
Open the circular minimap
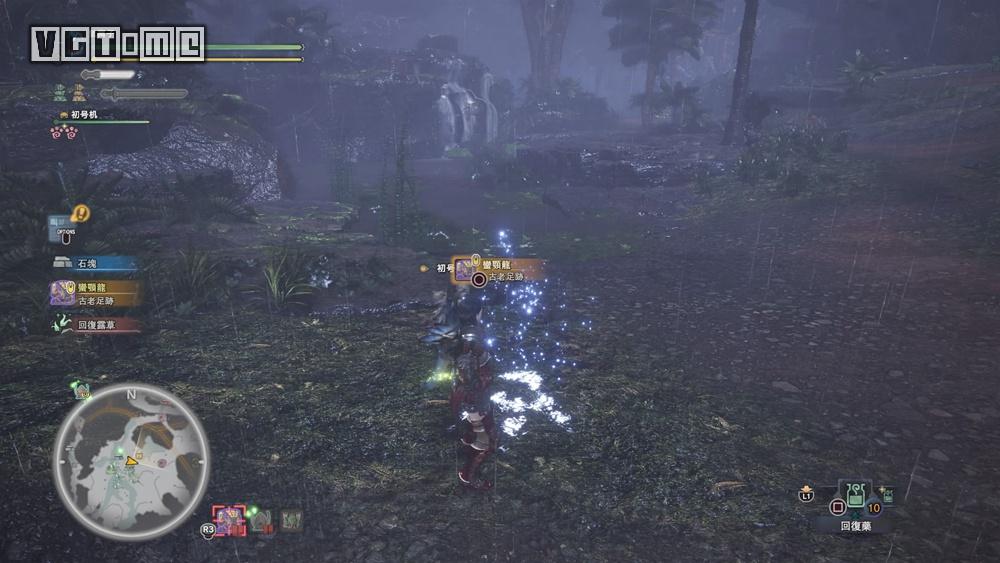[x=131, y=462]
